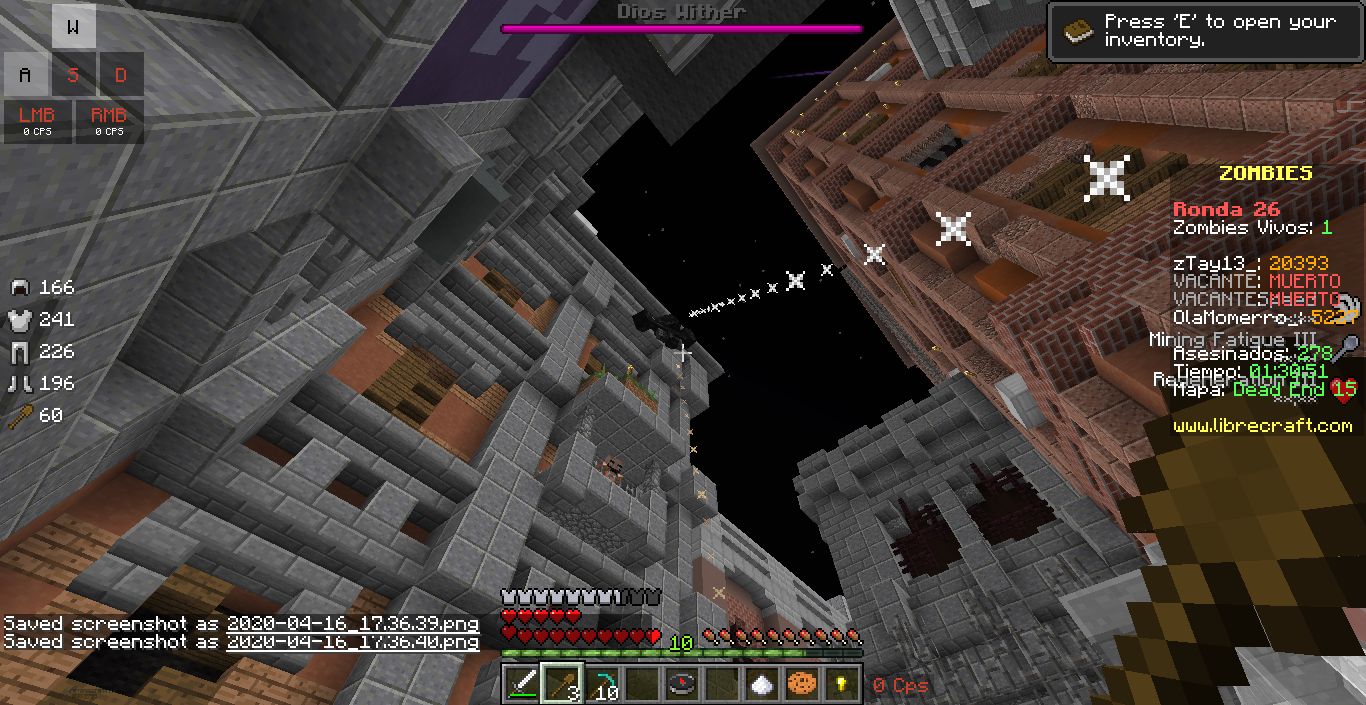
Task: Click the iron helmet durability icon
Action: [x=20, y=288]
